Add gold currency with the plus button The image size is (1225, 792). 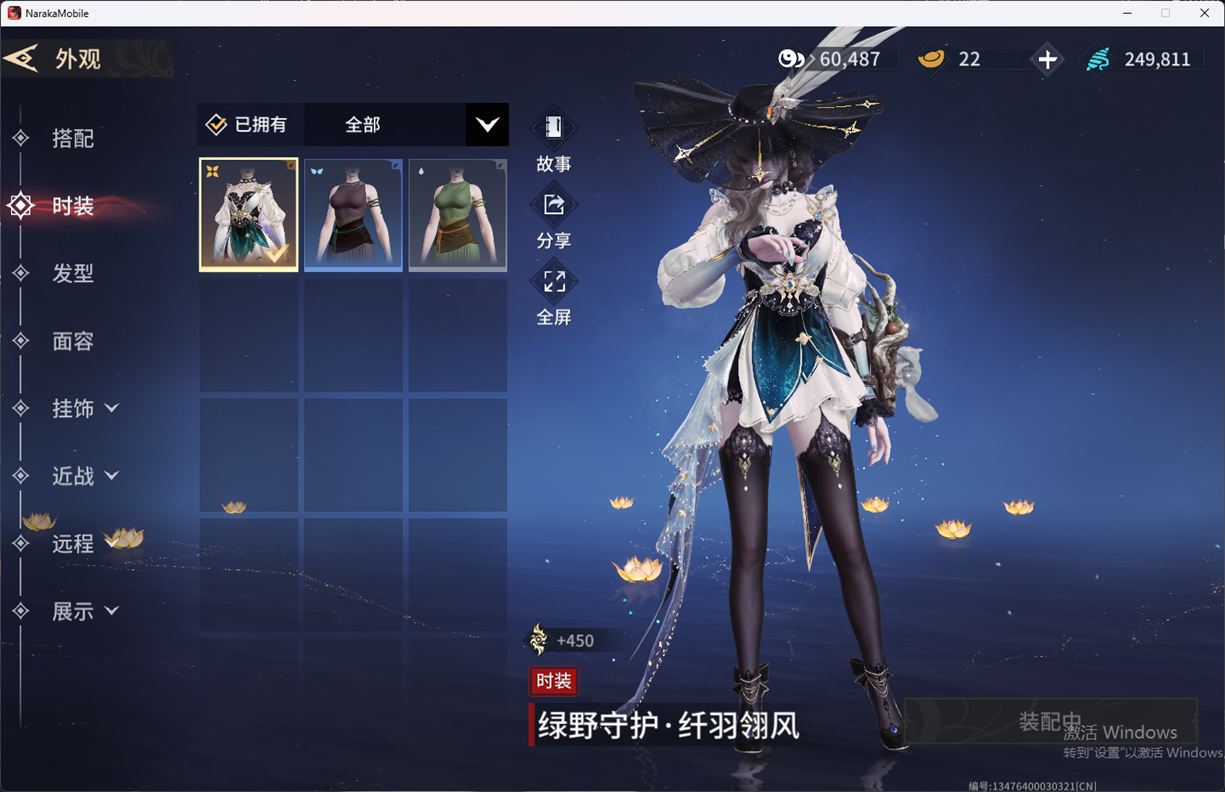[1047, 60]
